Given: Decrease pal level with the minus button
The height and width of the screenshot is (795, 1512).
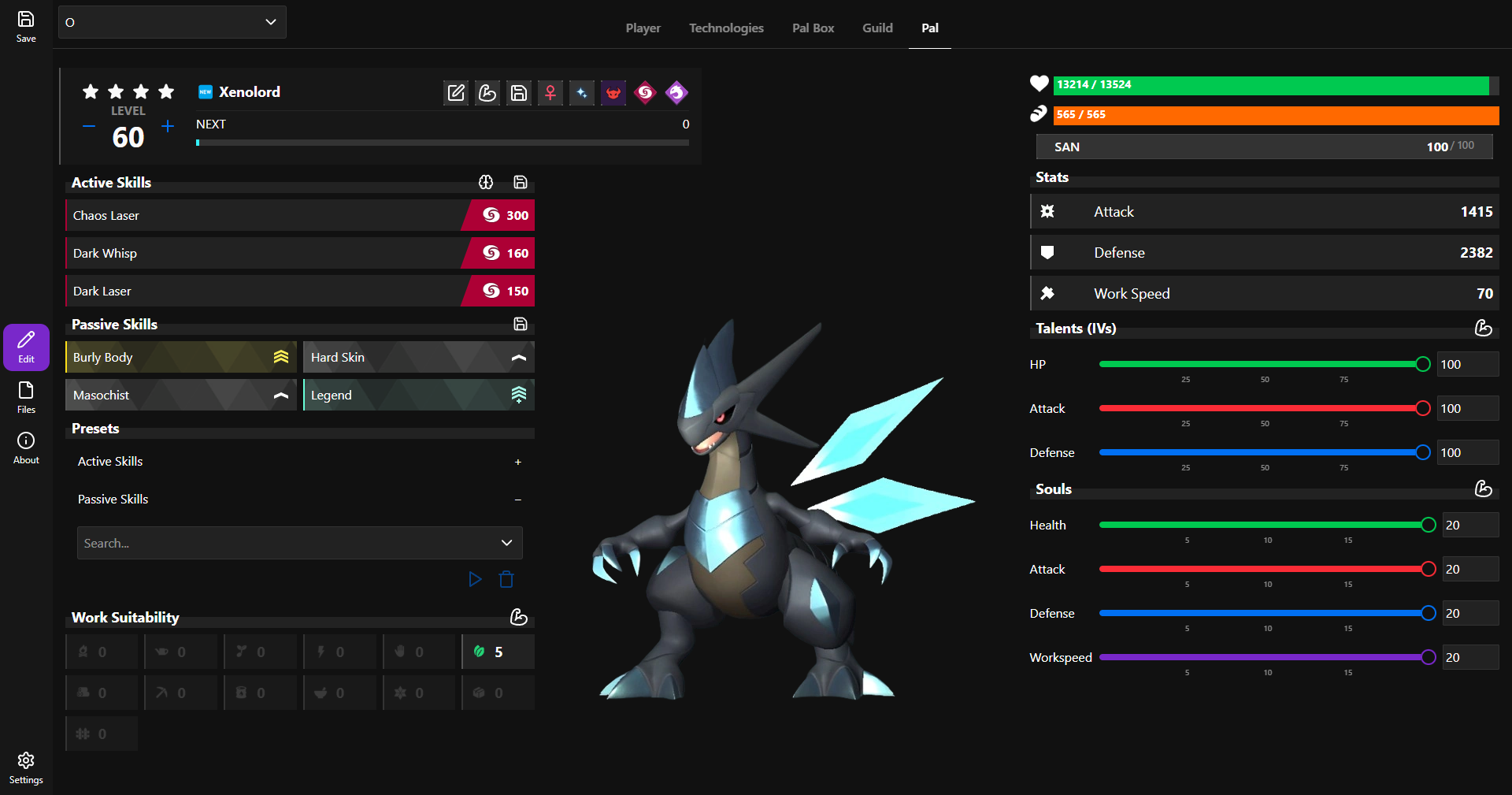Looking at the screenshot, I should [89, 126].
